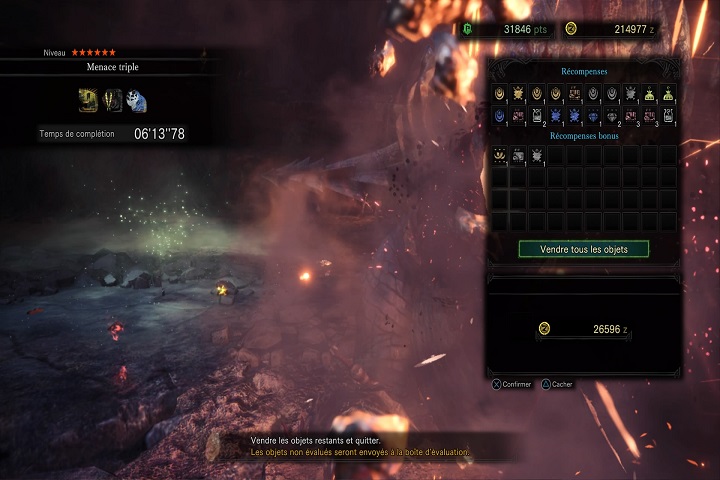
Task: Choose the gold fang item in Récompenses bonus
Action: click(499, 154)
